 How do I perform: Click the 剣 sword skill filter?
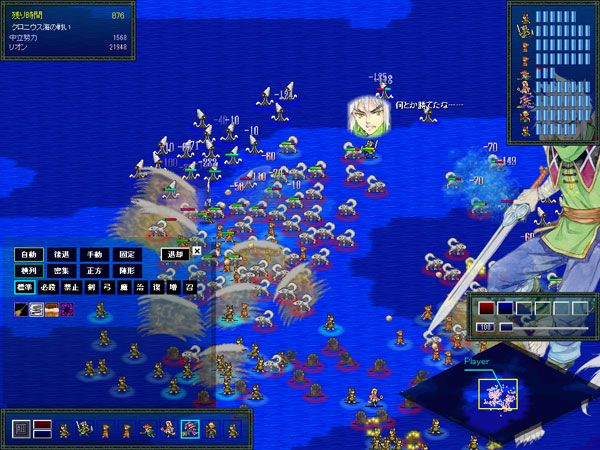point(90,287)
